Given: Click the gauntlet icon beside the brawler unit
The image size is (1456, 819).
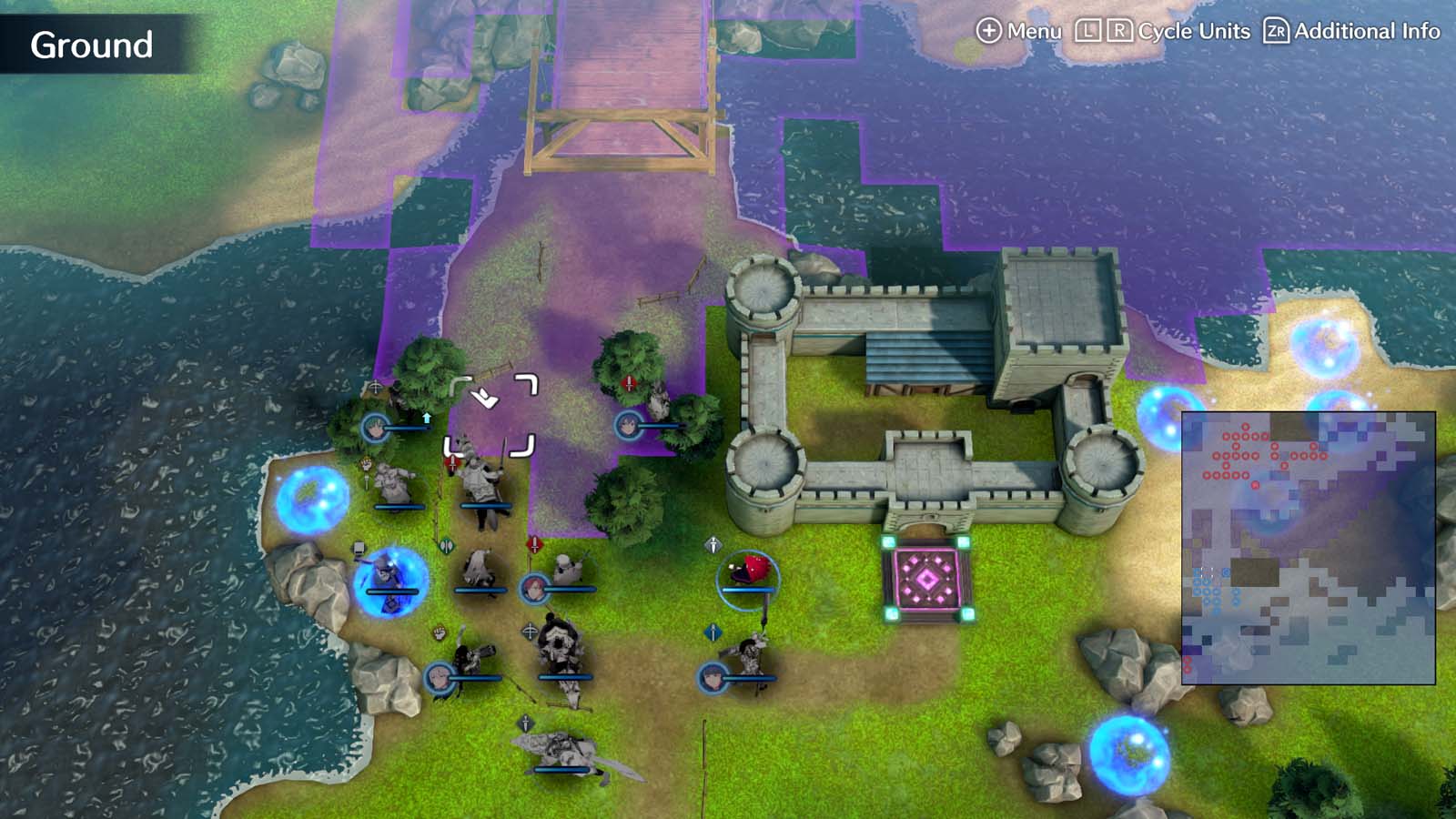Looking at the screenshot, I should [x=440, y=632].
